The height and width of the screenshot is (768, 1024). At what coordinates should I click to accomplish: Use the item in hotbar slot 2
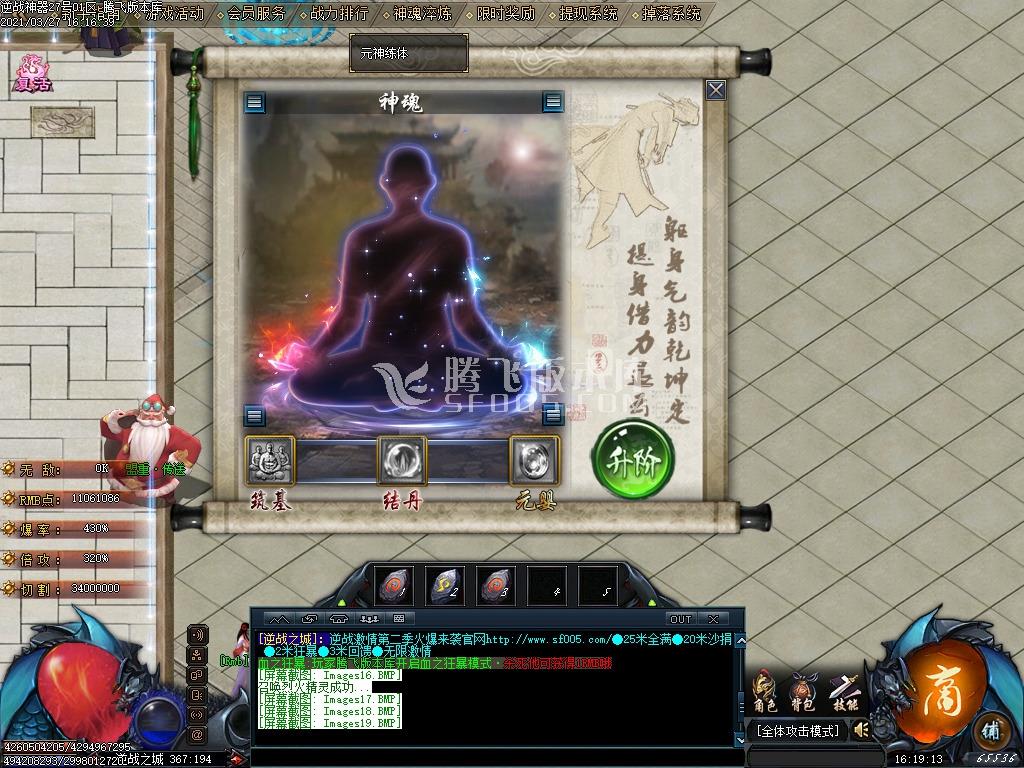445,586
